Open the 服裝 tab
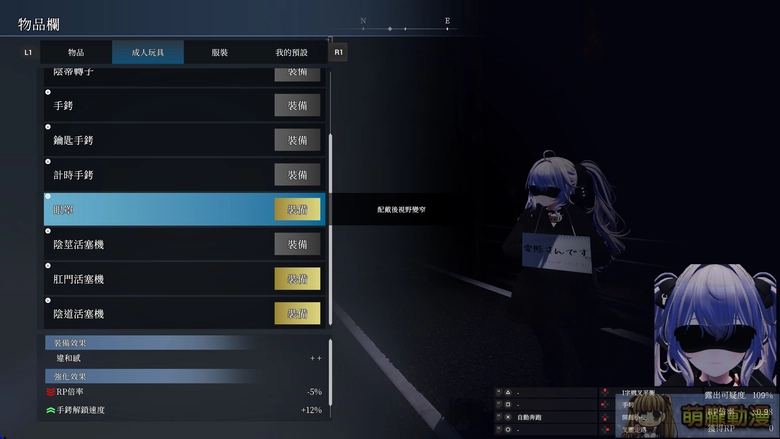780x439 pixels. 220,52
